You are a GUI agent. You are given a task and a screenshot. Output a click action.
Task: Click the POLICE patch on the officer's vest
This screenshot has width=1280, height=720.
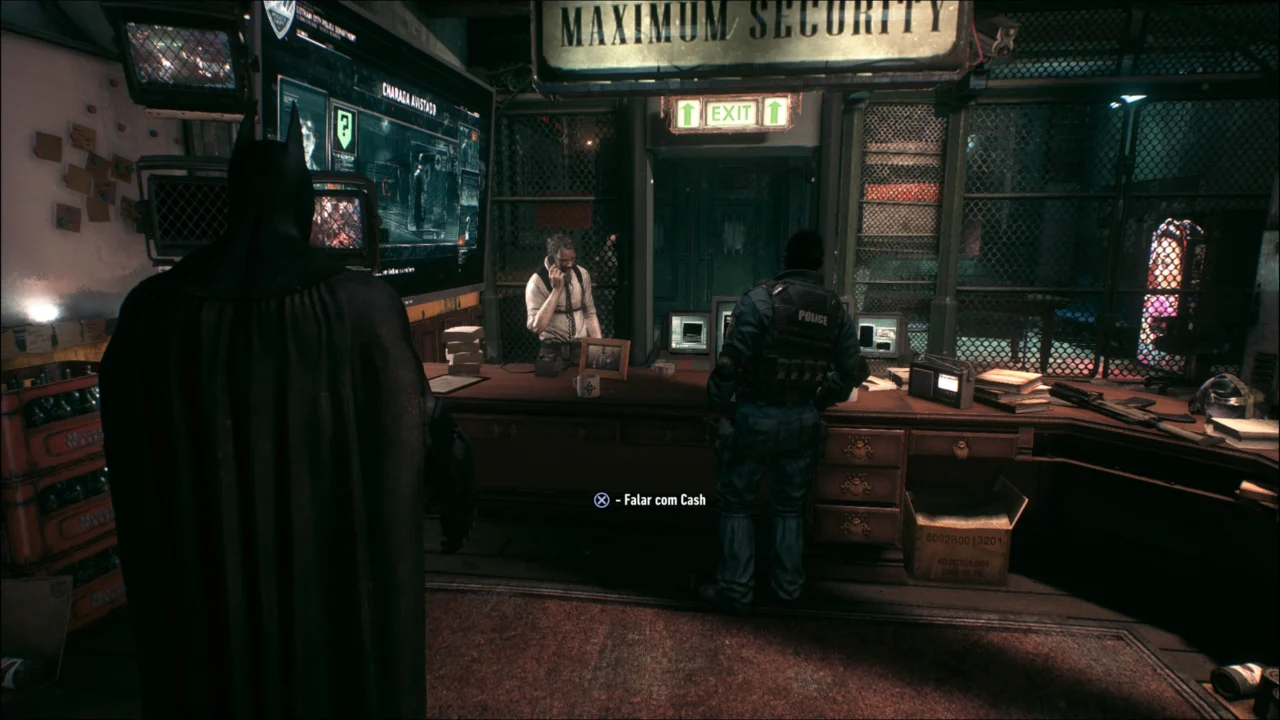pos(812,316)
